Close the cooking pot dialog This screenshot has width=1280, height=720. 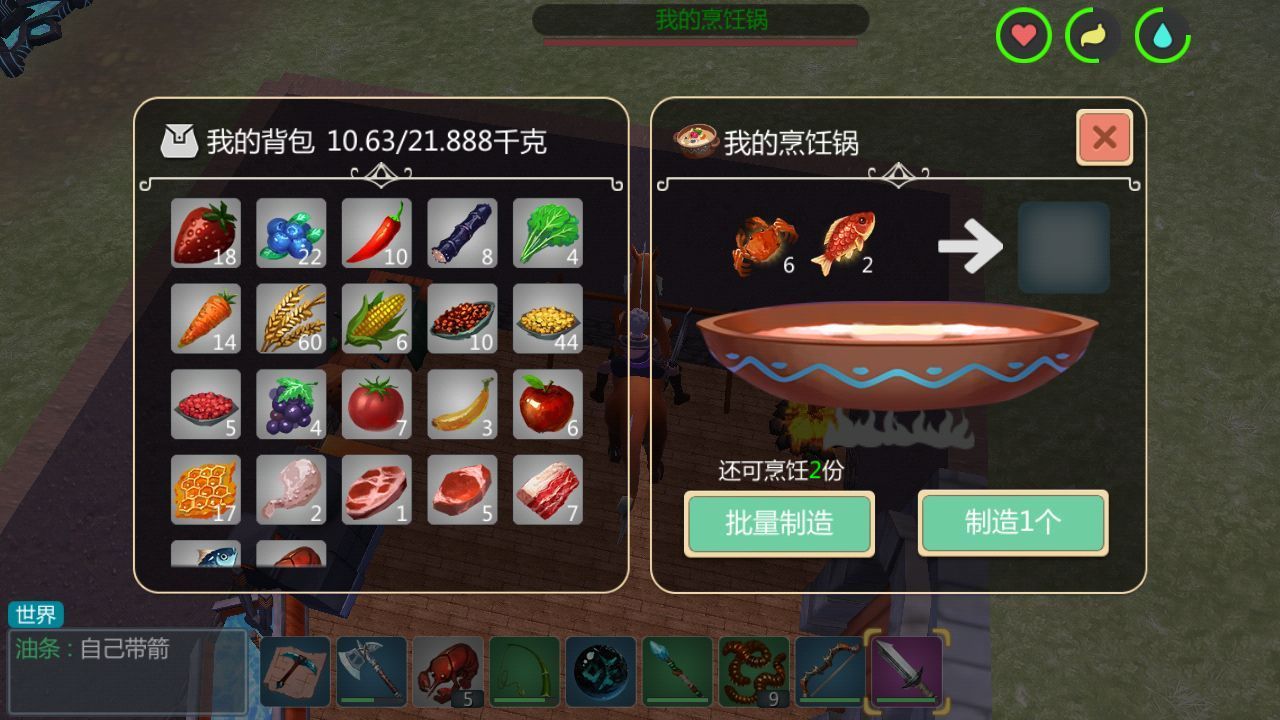click(x=1104, y=138)
